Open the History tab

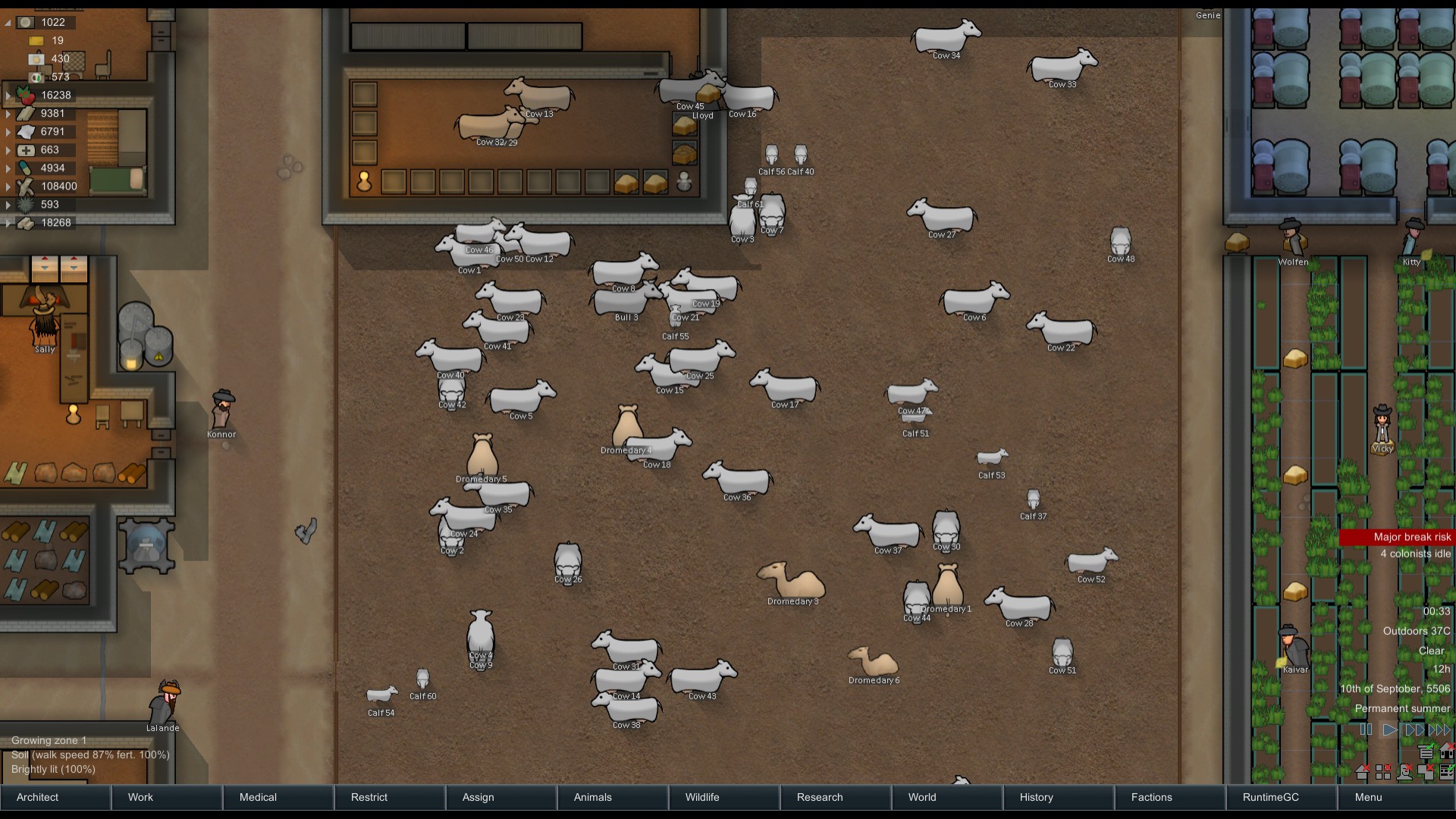coord(1059,797)
